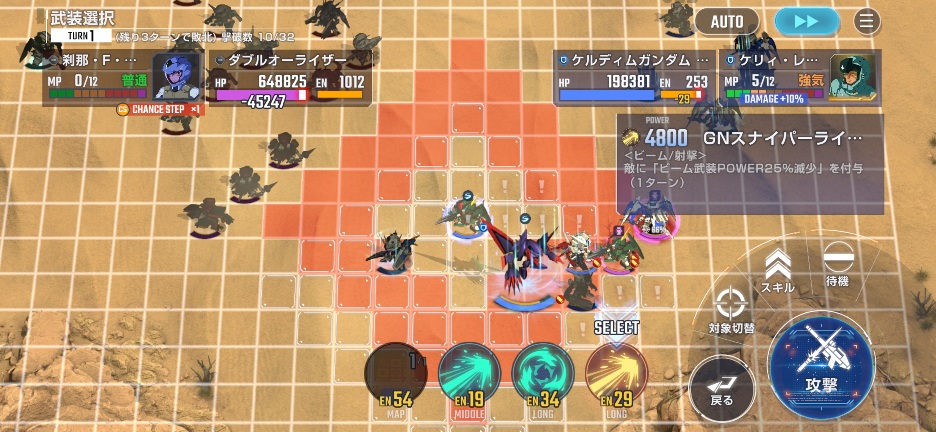Activate the fast-forward speed button
Screen dimensions: 936x432
click(807, 21)
